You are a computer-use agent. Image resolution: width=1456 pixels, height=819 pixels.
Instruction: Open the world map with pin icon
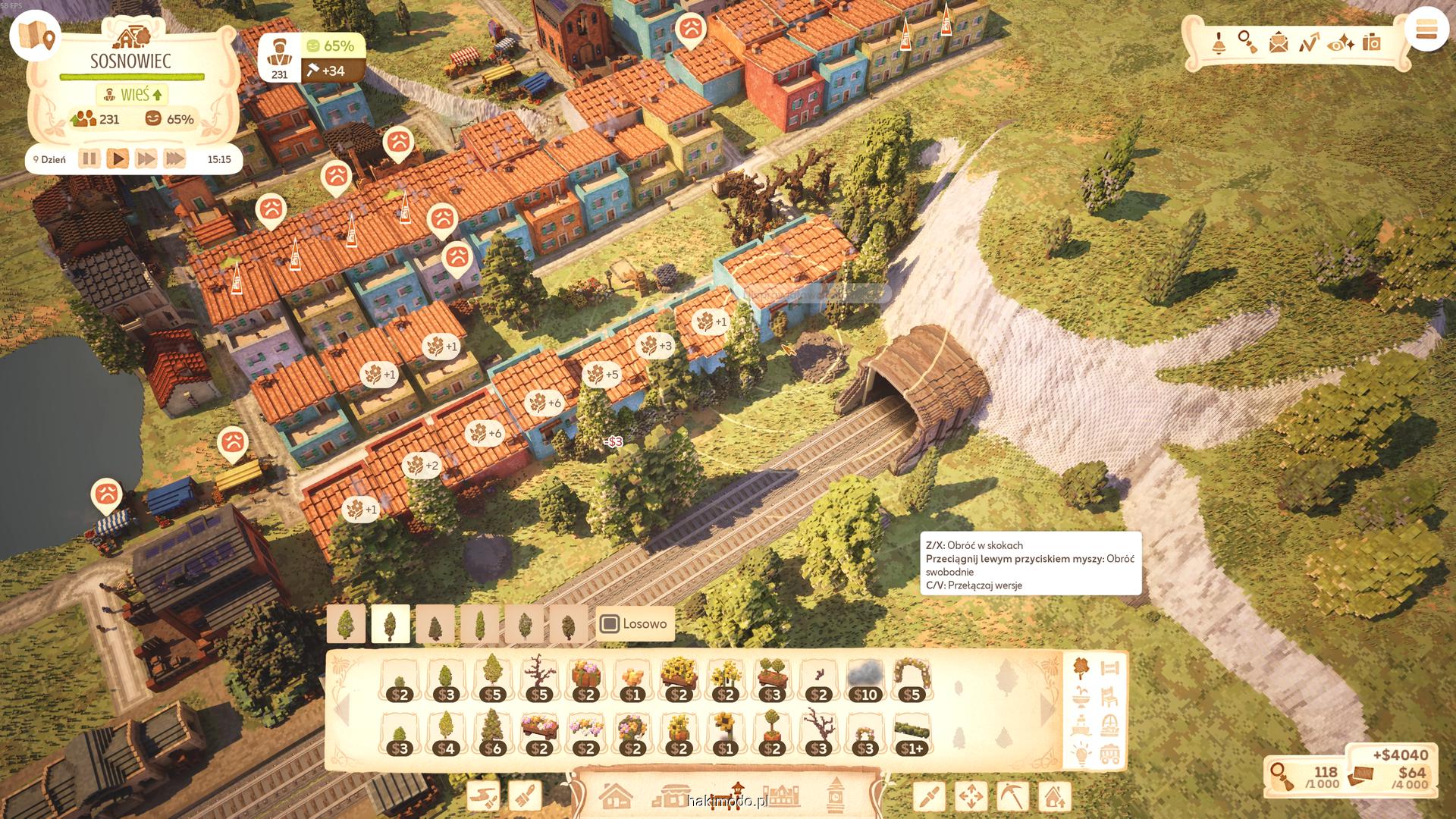tap(35, 35)
